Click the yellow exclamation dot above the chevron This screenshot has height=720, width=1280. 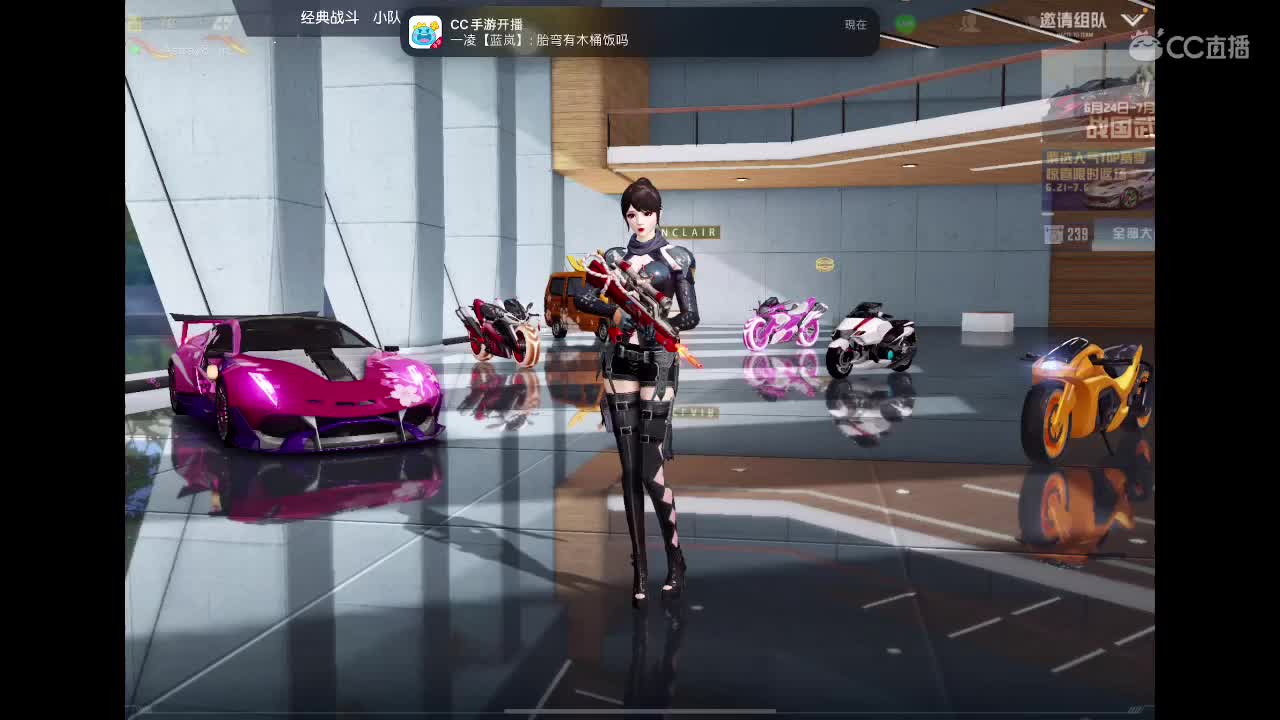point(1145,11)
